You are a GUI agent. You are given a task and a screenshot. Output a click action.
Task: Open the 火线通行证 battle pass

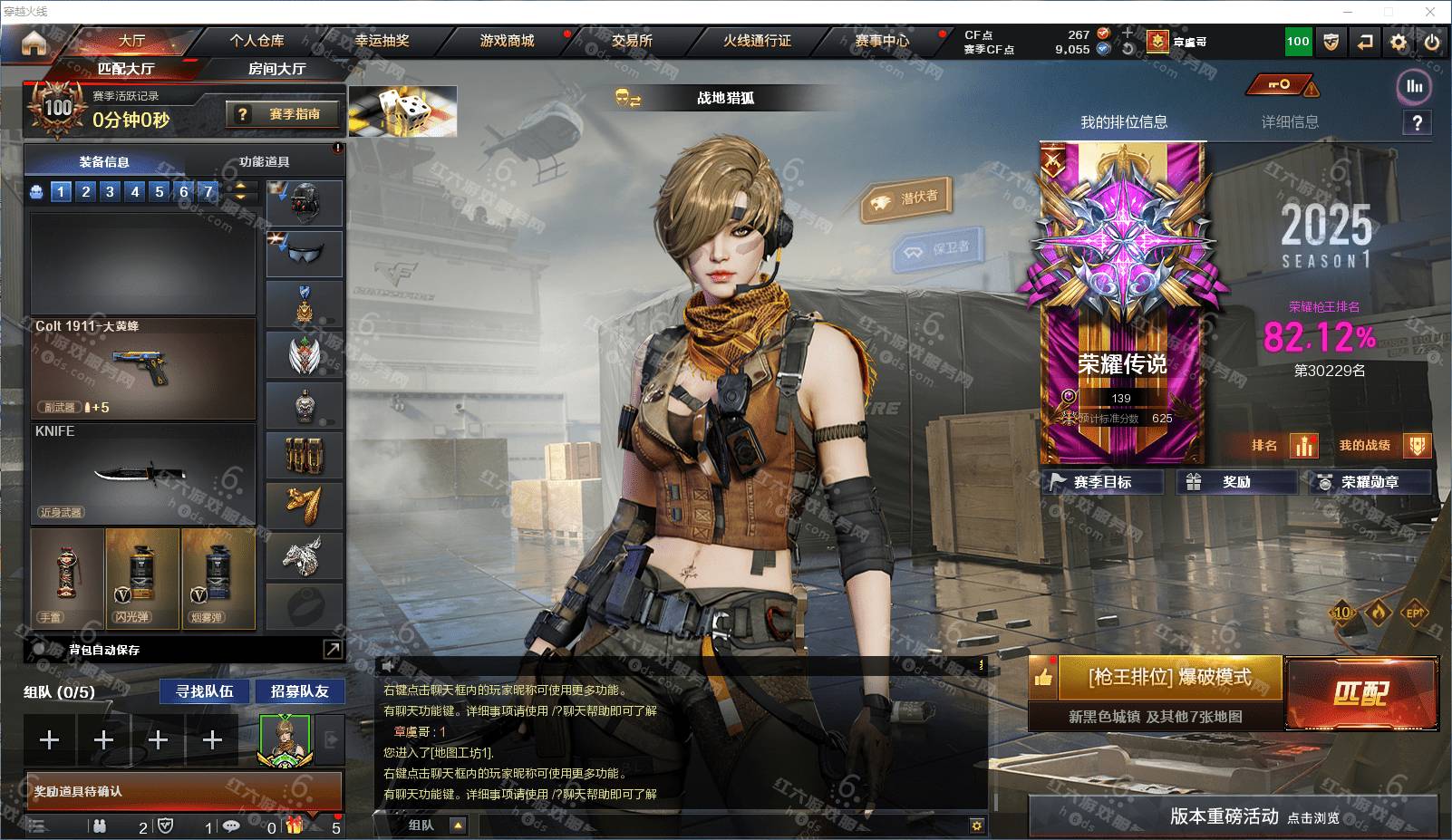[x=757, y=41]
